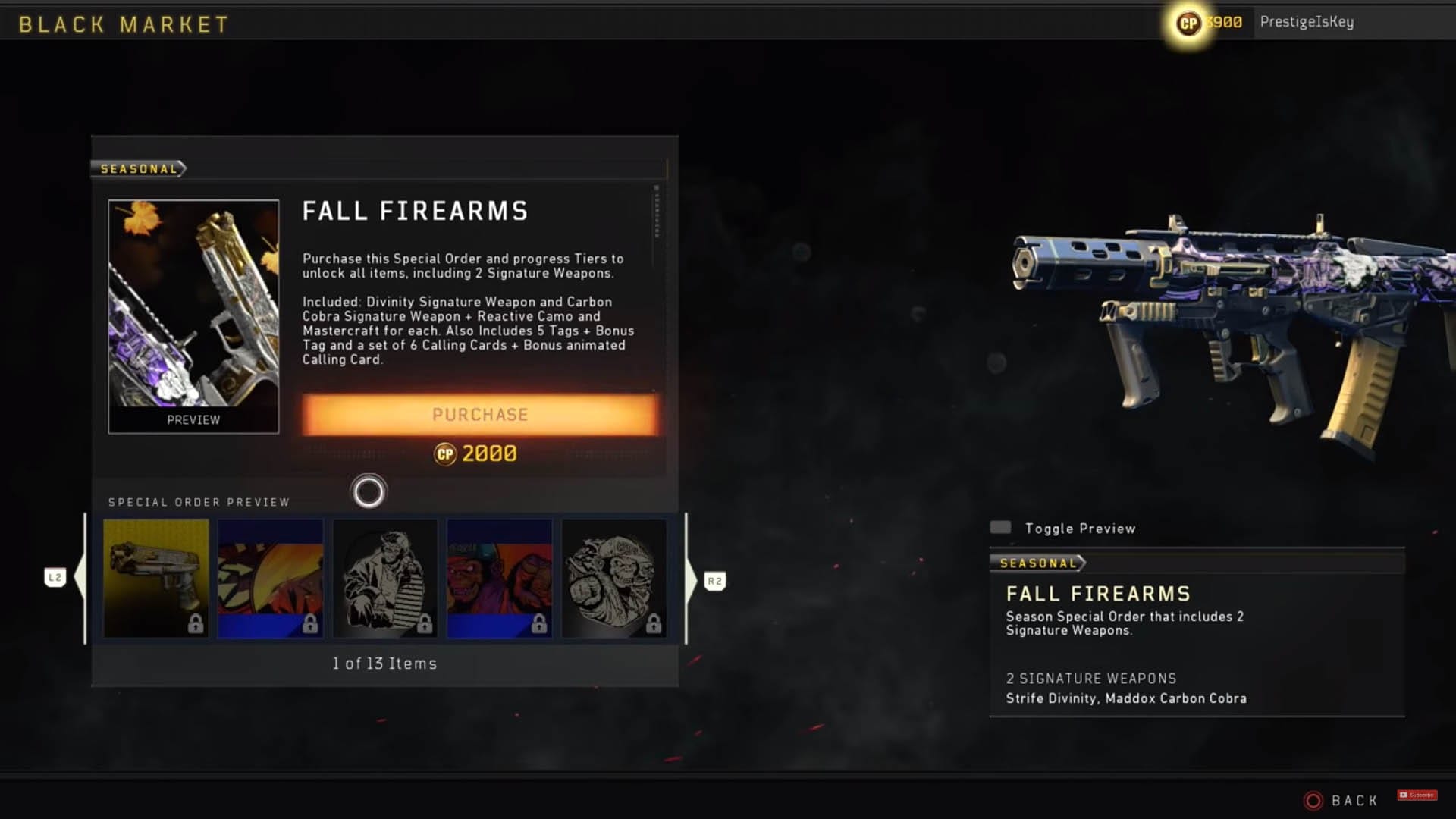Open the Fall Firearms preview image
1456x819 pixels.
click(193, 316)
